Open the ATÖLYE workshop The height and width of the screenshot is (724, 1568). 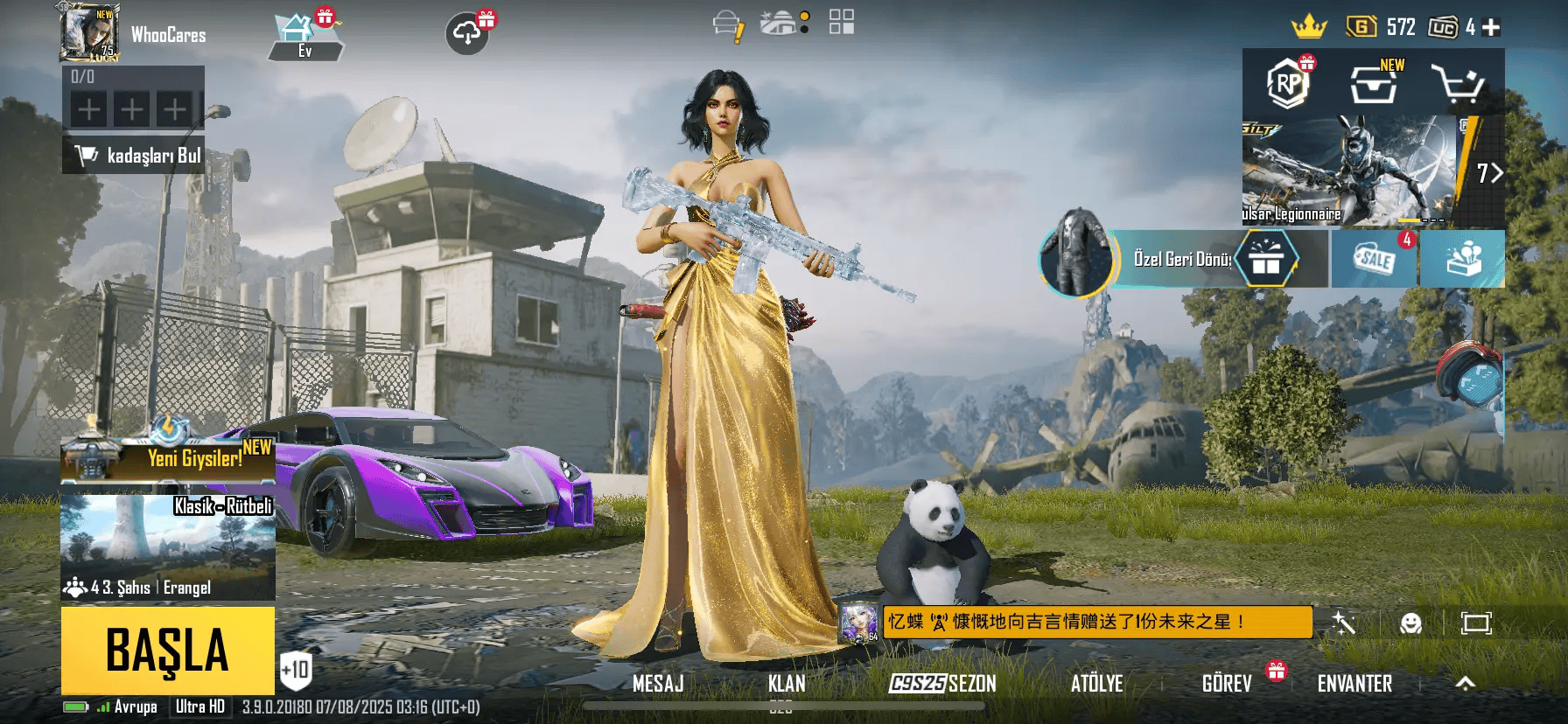tap(1096, 684)
